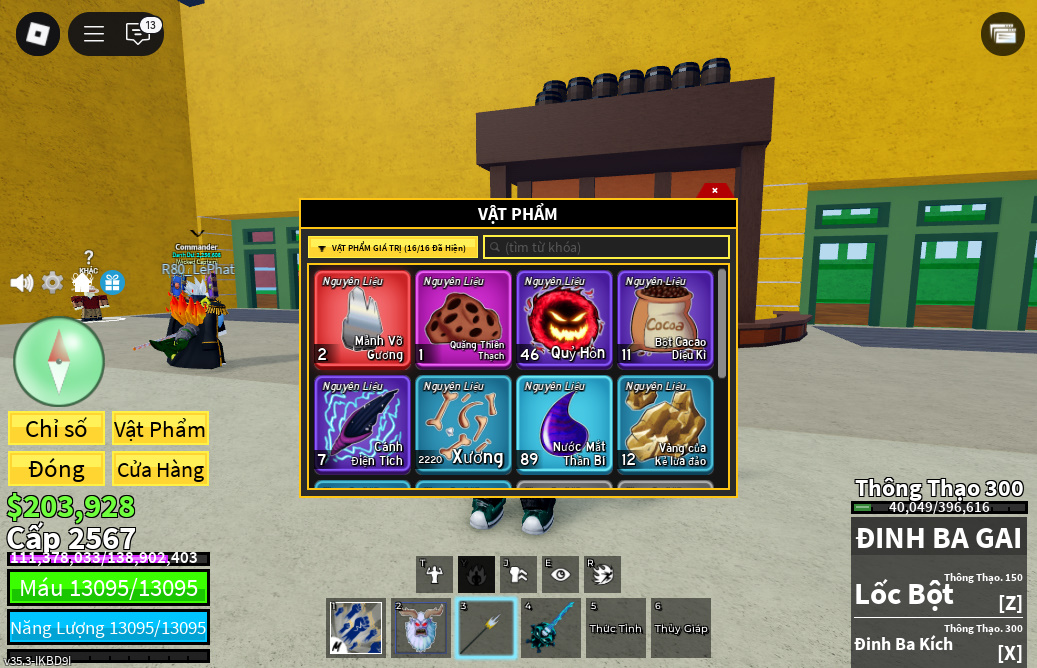The width and height of the screenshot is (1037, 668).
Task: Open the Roblox chat with 13 notifications
Action: click(x=139, y=34)
